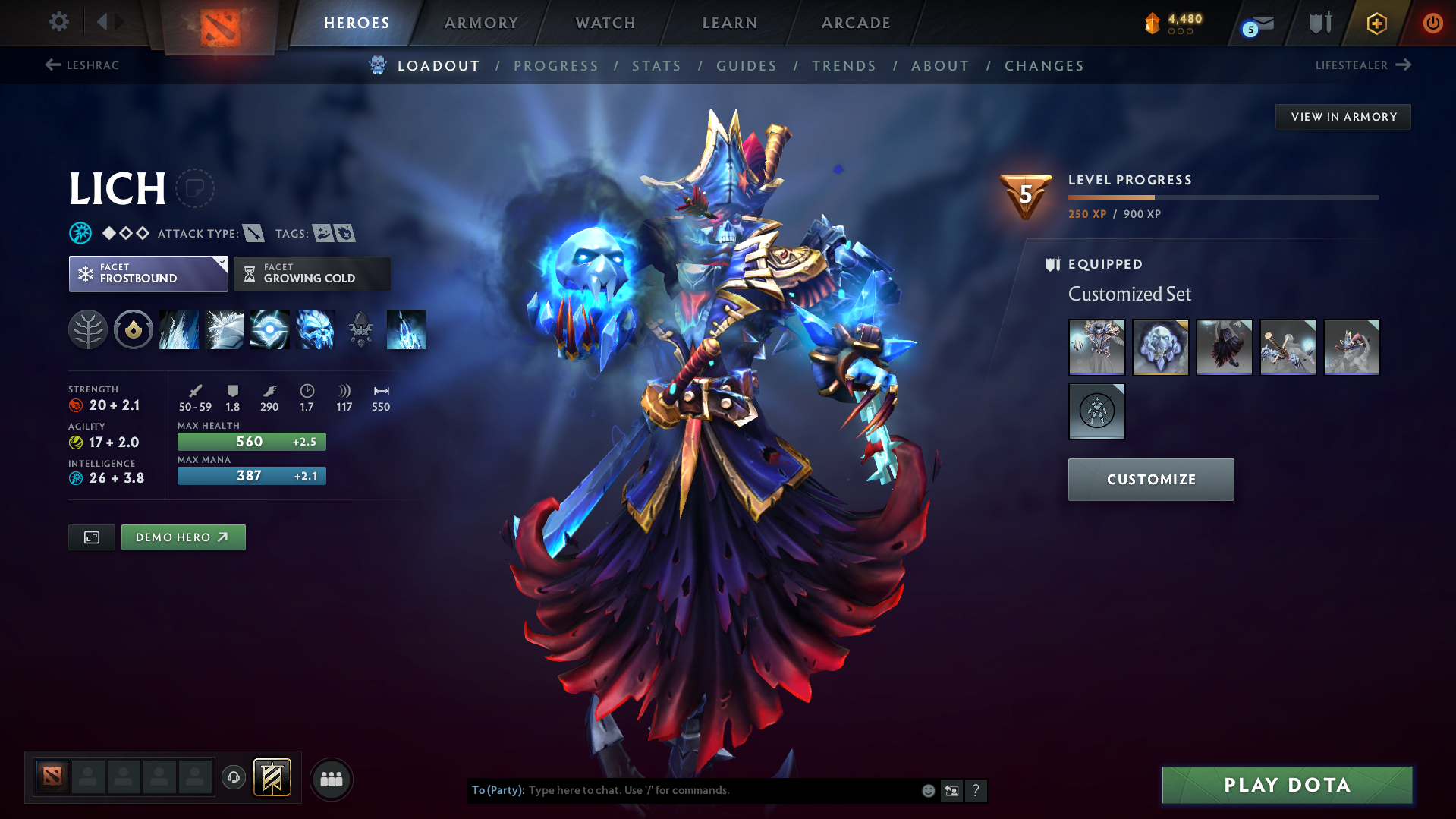Expand the Frostbound facet dropdown arrow
Image resolution: width=1456 pixels, height=819 pixels.
(x=221, y=264)
